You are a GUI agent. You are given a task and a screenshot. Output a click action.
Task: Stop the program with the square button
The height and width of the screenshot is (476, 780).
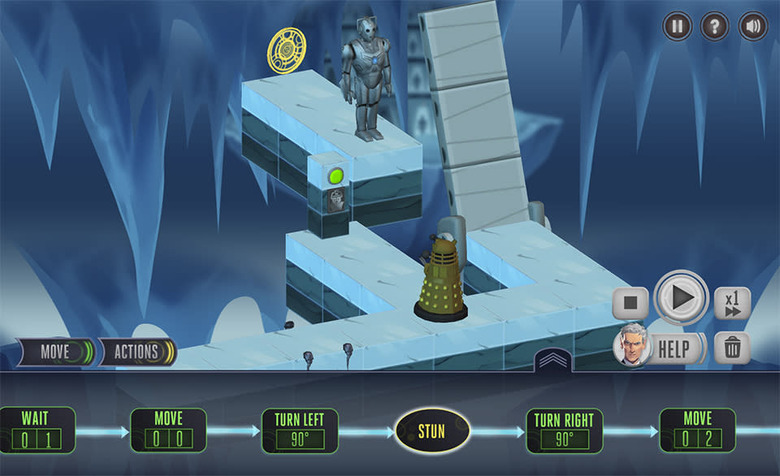coord(631,302)
